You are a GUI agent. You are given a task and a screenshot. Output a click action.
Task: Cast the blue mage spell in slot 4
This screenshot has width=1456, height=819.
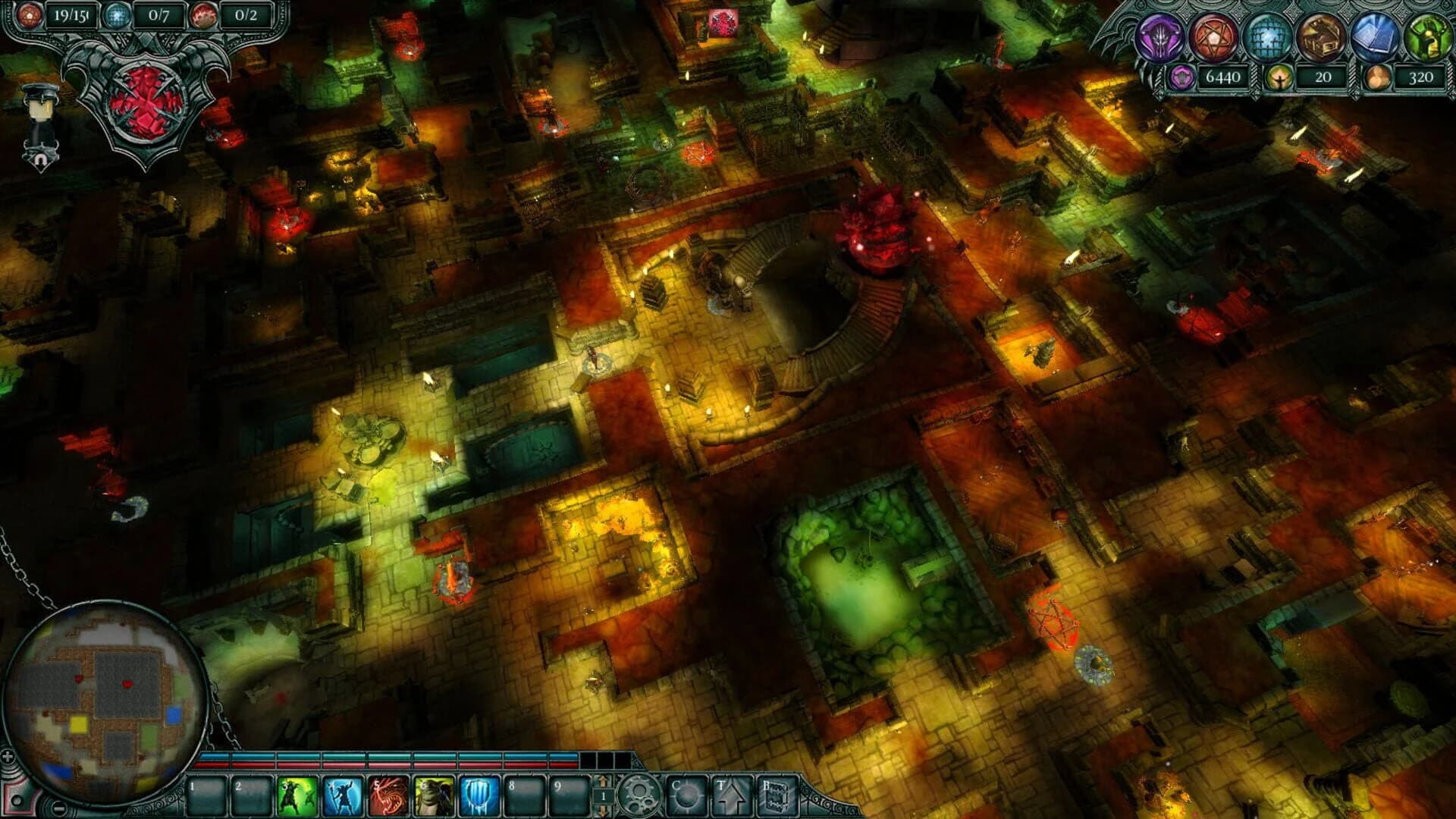[344, 796]
